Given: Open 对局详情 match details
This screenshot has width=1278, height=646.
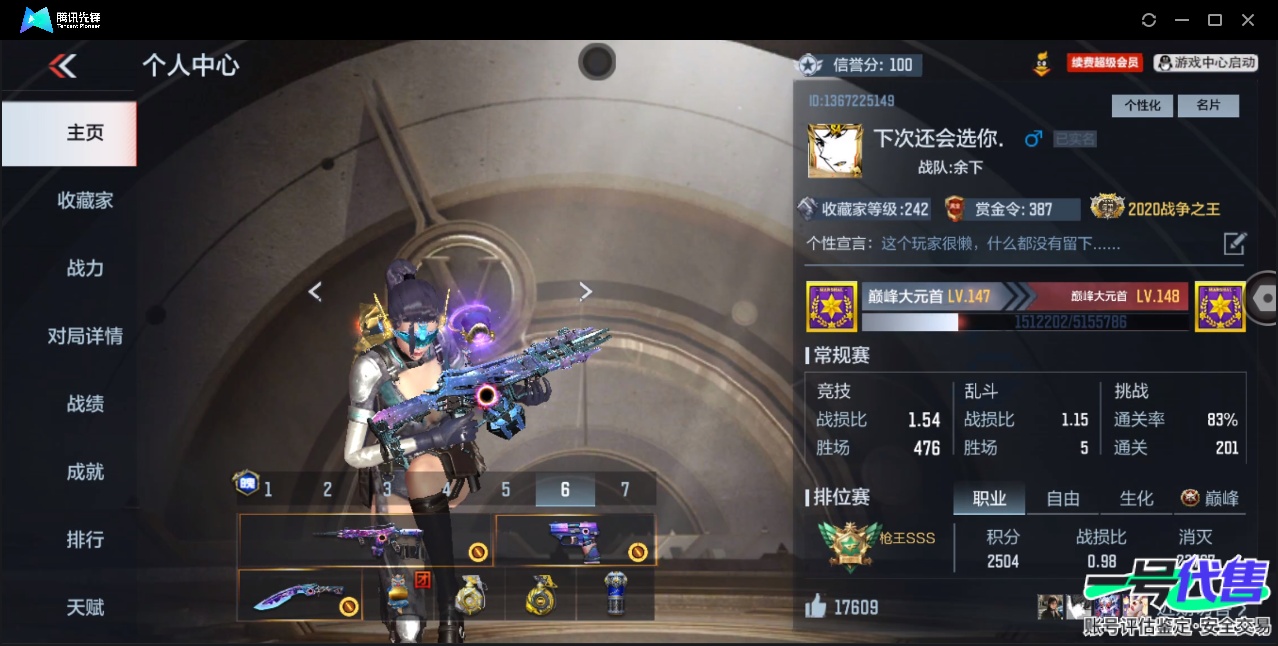Looking at the screenshot, I should 85,336.
